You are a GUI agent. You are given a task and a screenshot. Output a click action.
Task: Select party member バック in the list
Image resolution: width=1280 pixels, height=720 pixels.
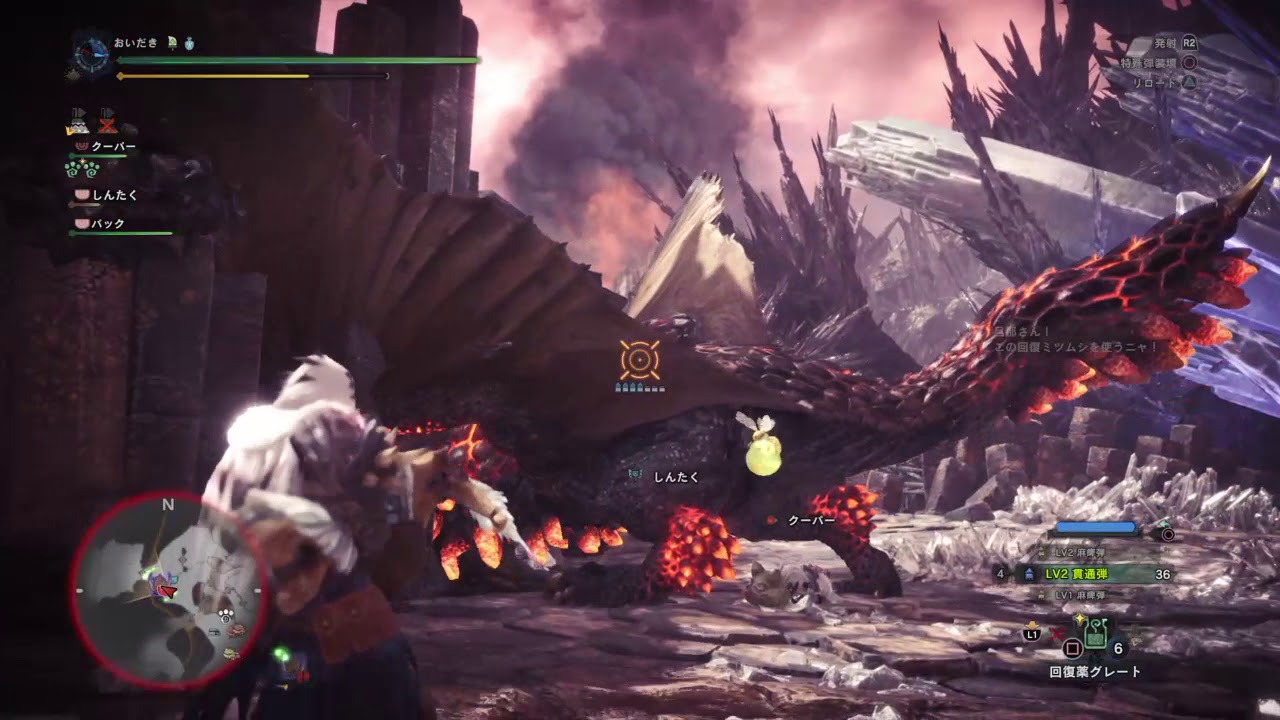click(107, 224)
